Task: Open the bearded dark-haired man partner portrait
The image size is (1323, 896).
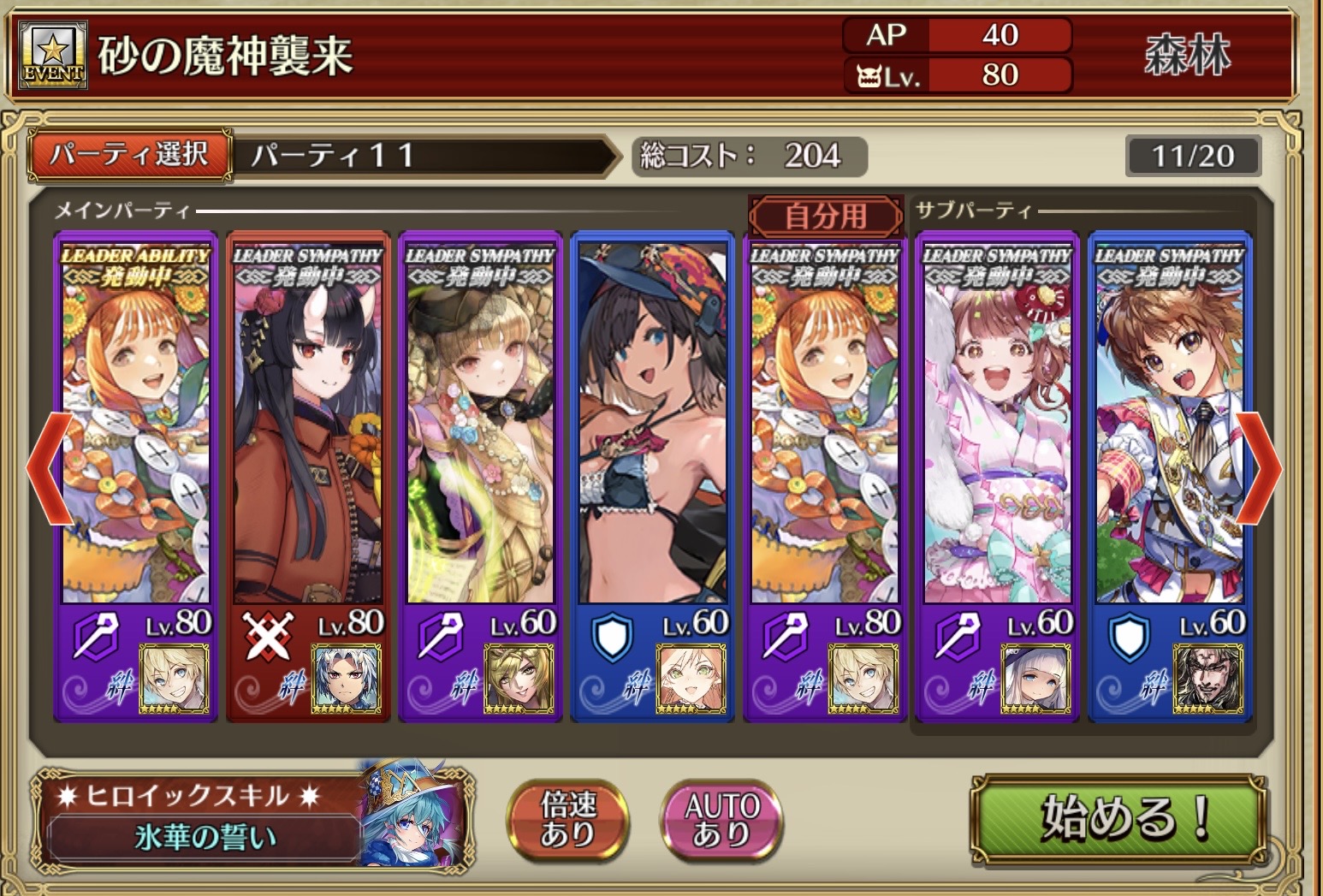Action: click(x=1207, y=679)
